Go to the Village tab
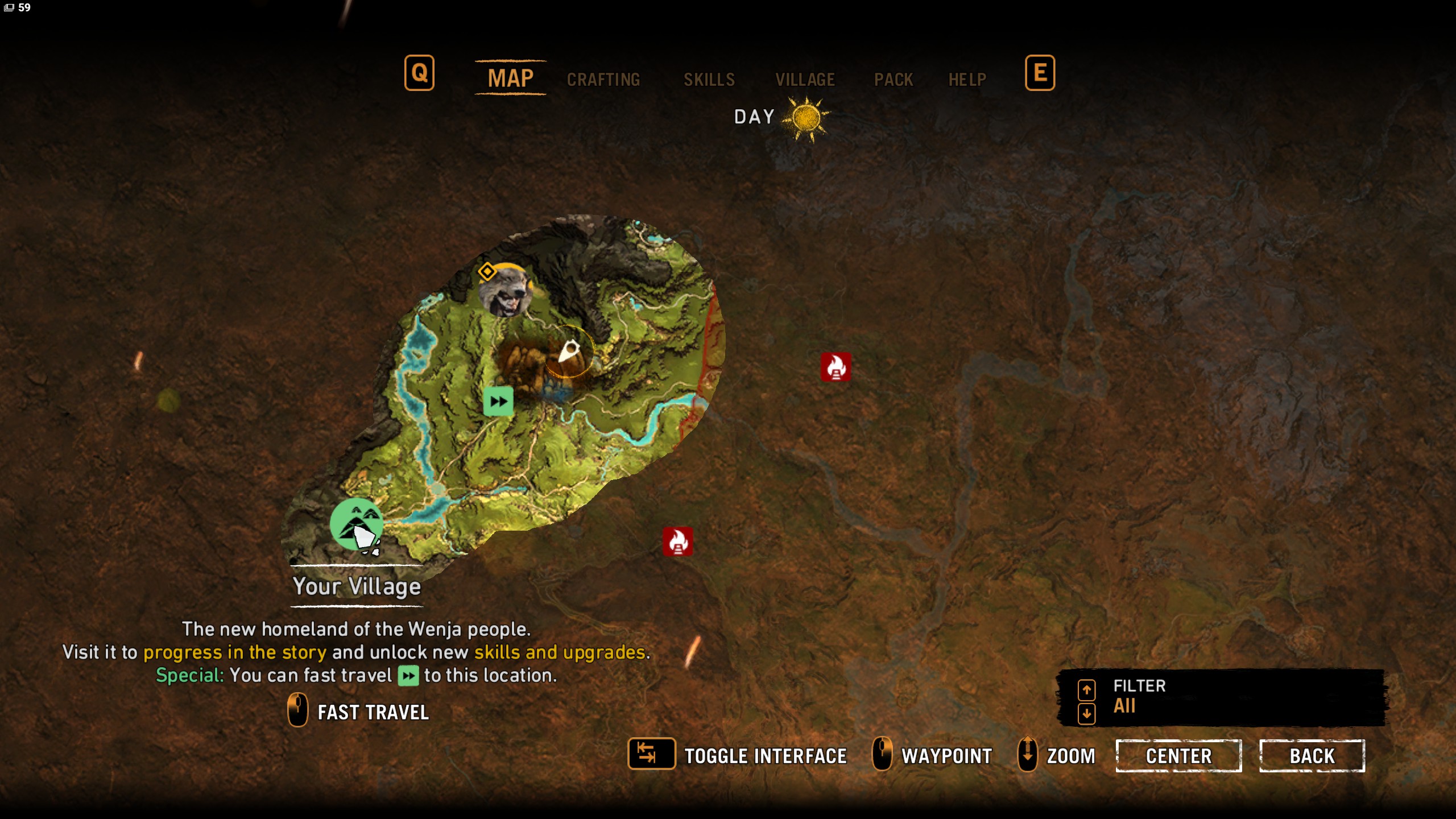 click(805, 79)
